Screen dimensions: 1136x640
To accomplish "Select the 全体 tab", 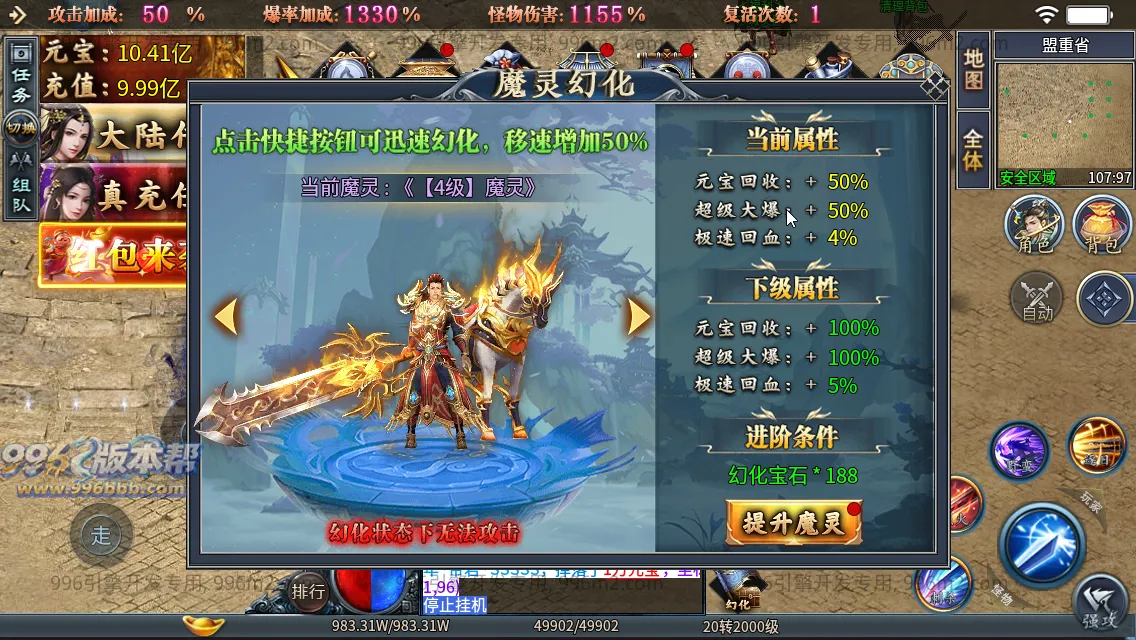I will (973, 149).
